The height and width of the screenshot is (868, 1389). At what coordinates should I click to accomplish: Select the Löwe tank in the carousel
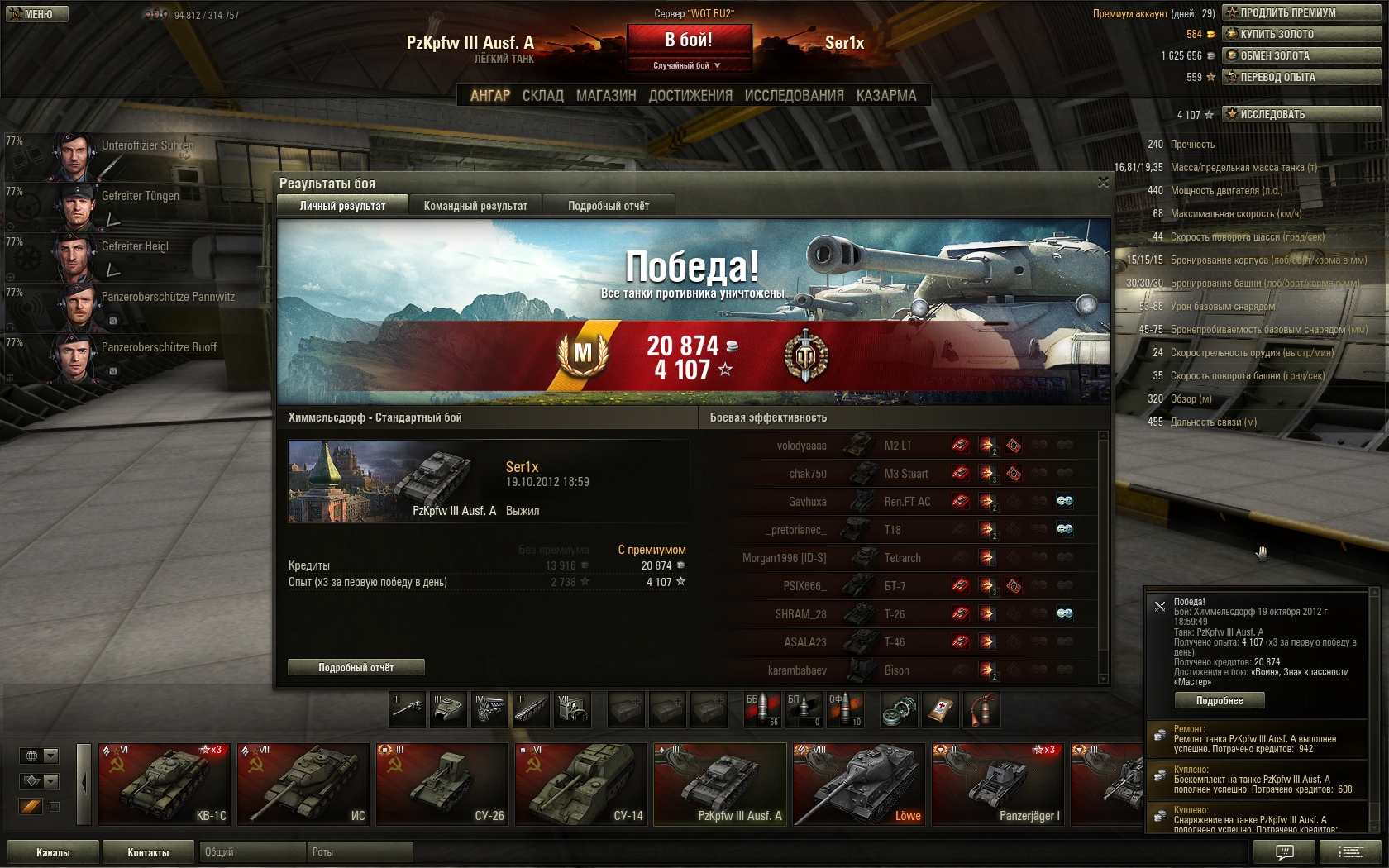857,784
